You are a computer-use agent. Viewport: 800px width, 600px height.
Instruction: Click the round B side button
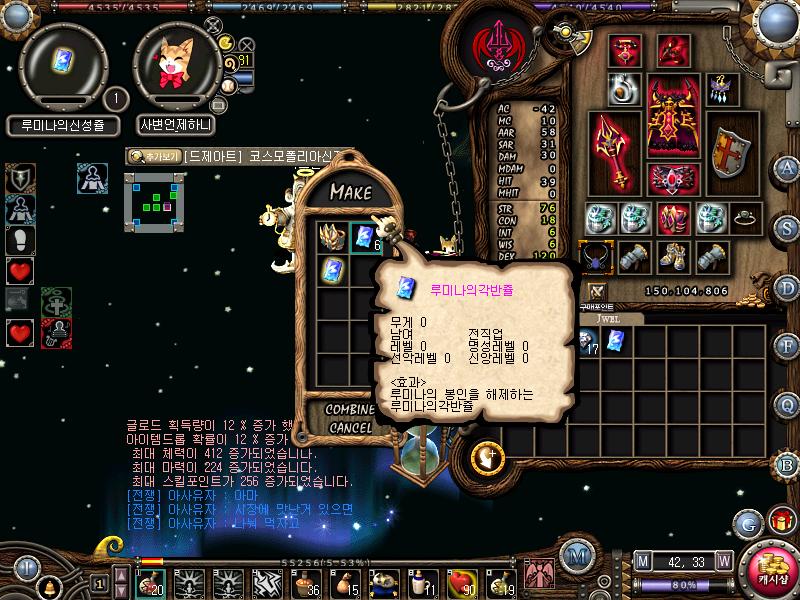click(788, 464)
